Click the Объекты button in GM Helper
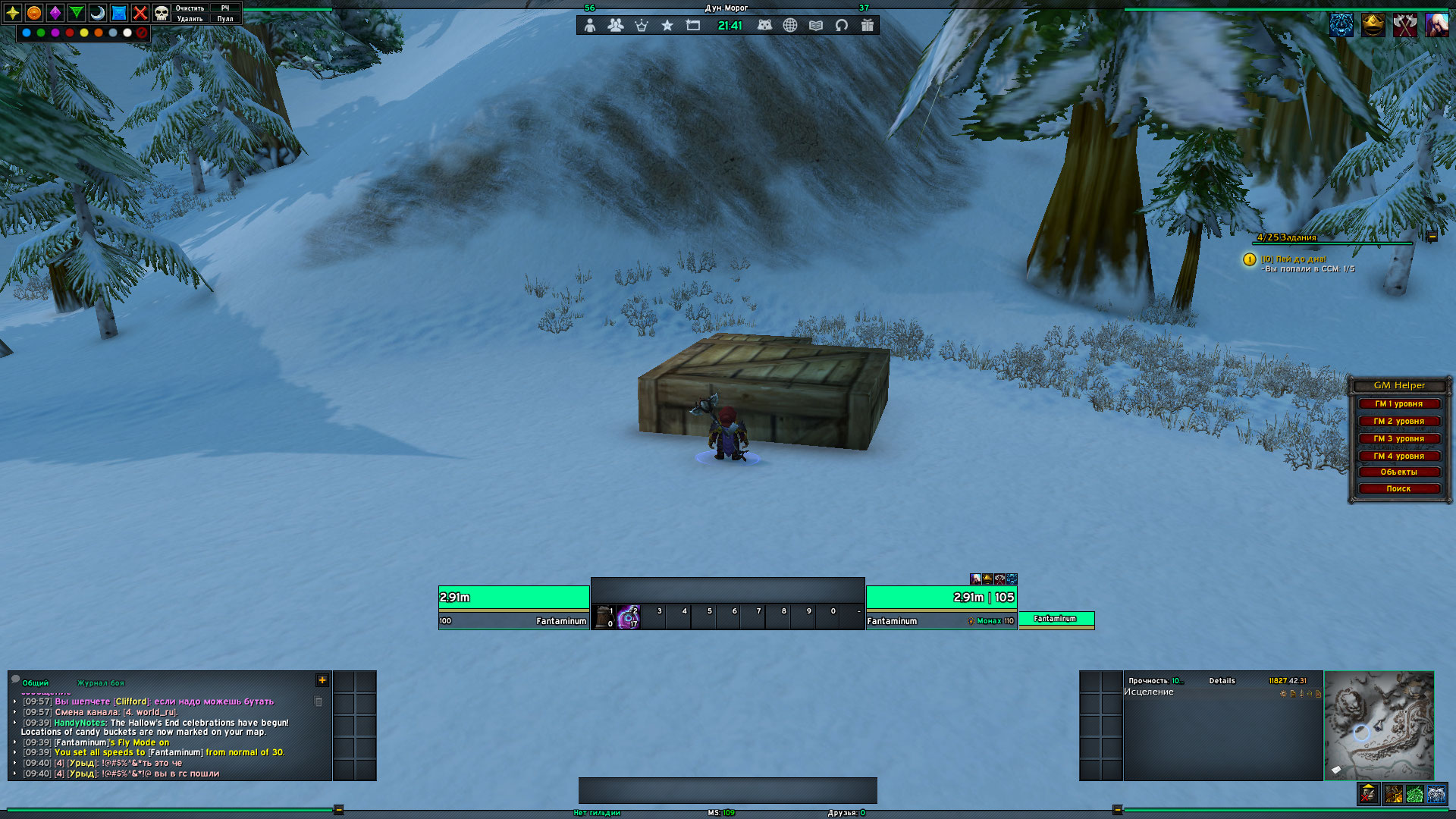 tap(1399, 472)
